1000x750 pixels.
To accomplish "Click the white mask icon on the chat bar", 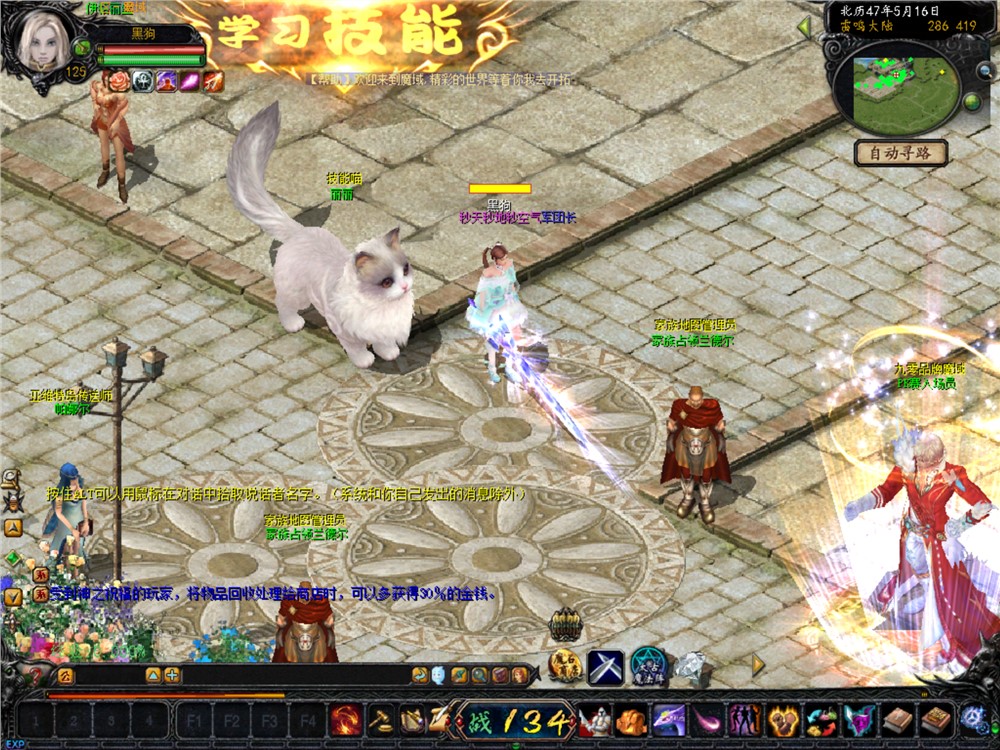I will point(439,675).
